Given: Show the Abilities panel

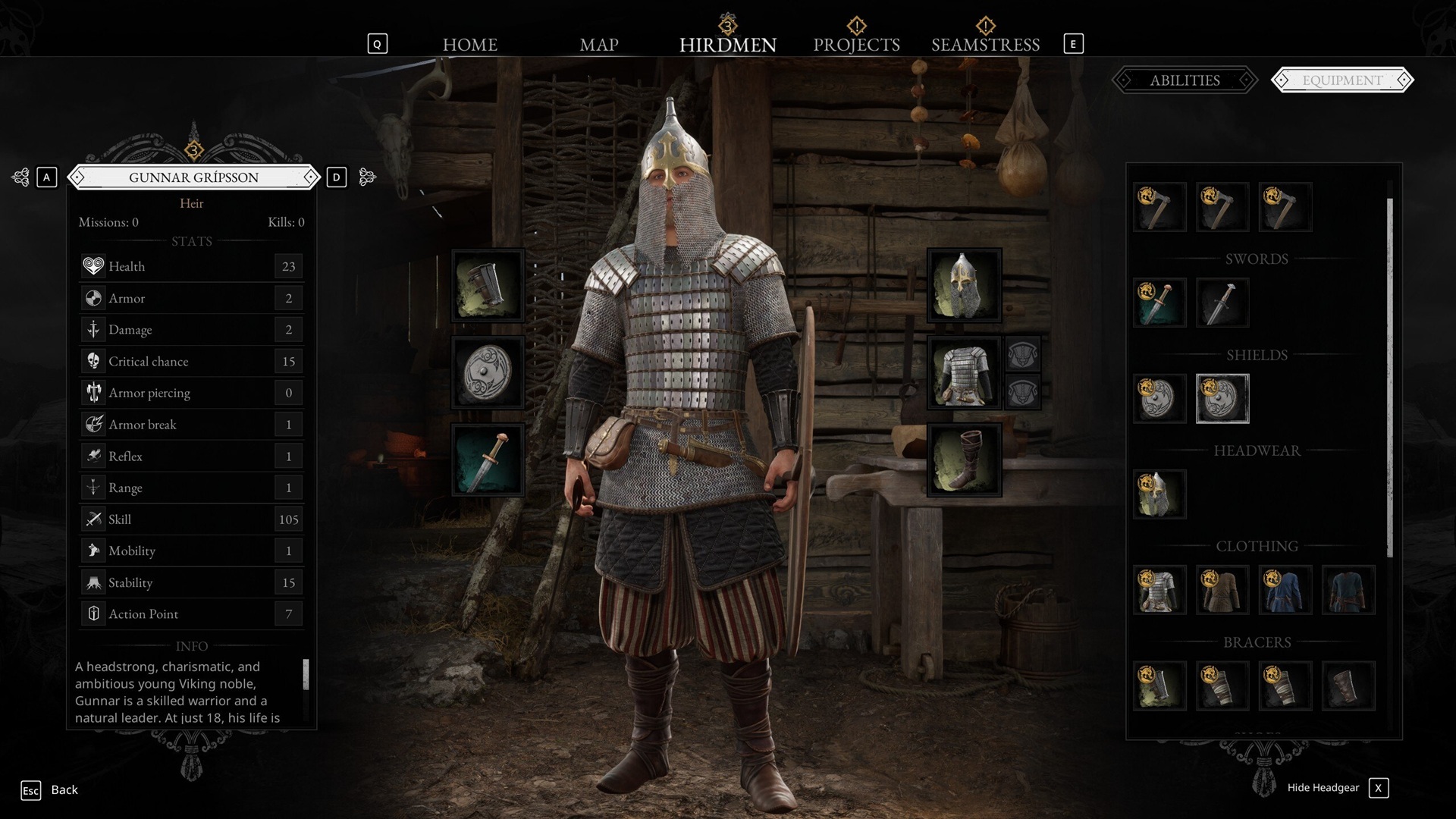Looking at the screenshot, I should pyautogui.click(x=1185, y=80).
